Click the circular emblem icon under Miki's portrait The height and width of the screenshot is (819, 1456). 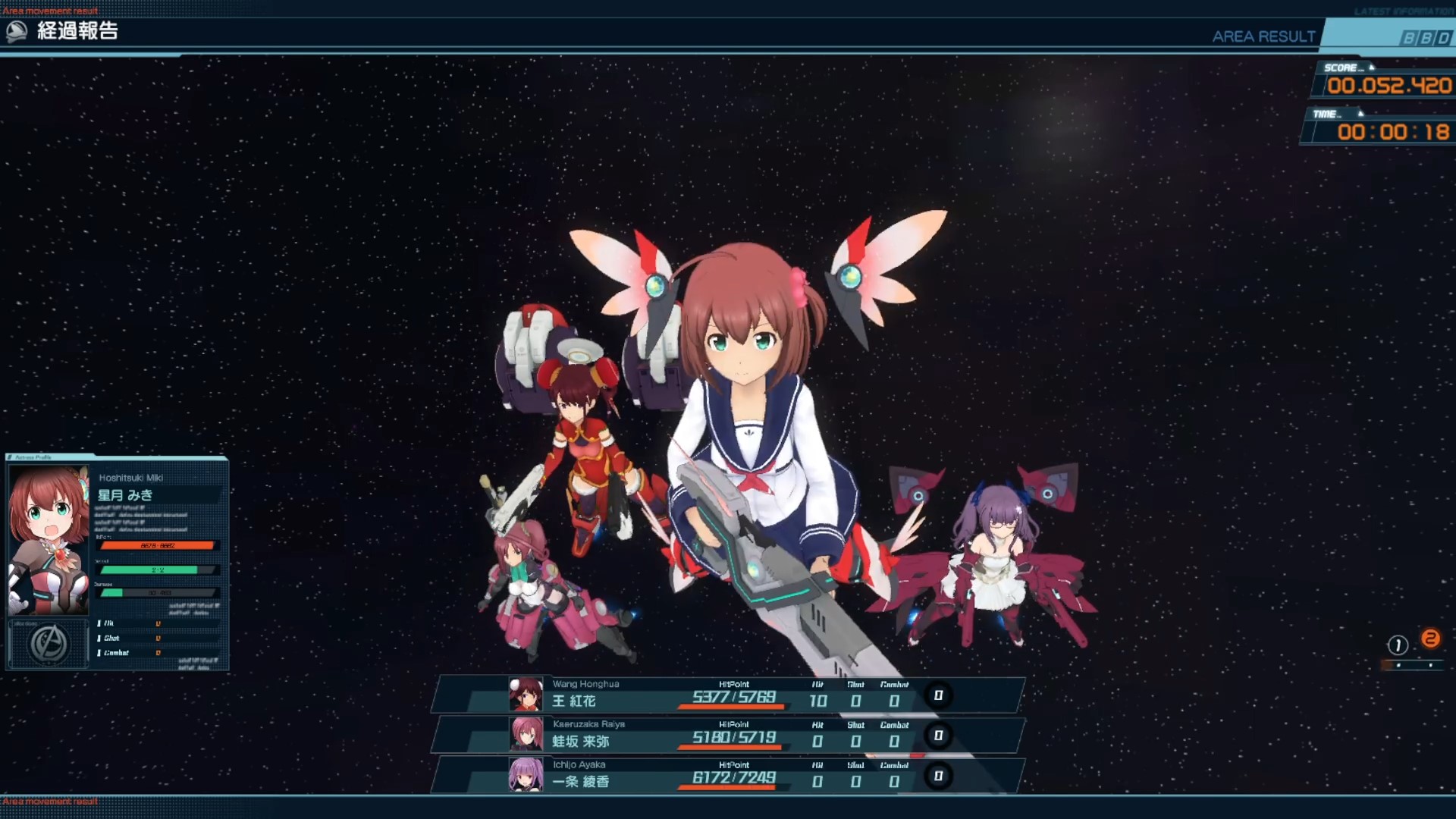pyautogui.click(x=49, y=644)
